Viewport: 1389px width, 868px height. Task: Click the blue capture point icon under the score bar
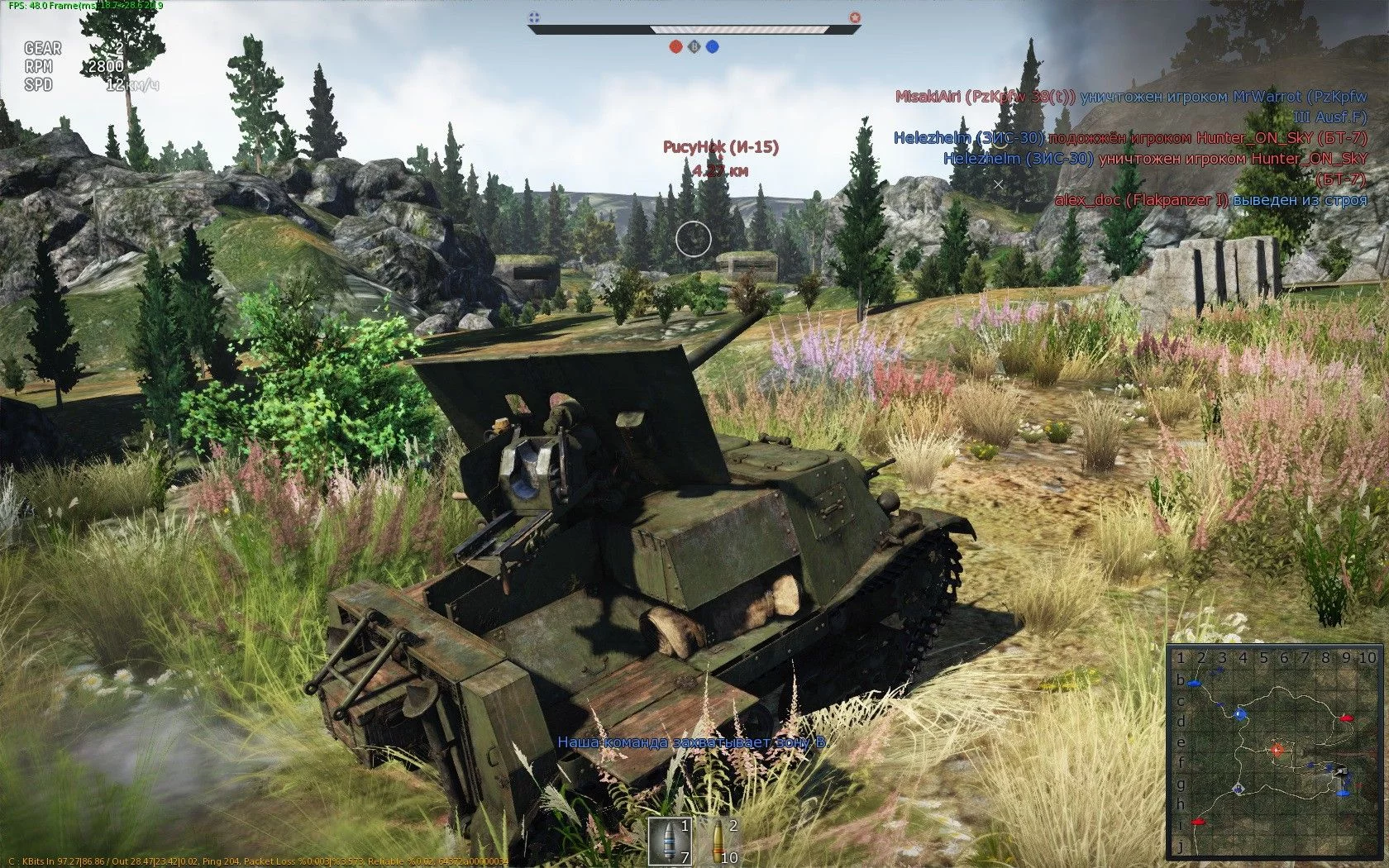pos(713,46)
